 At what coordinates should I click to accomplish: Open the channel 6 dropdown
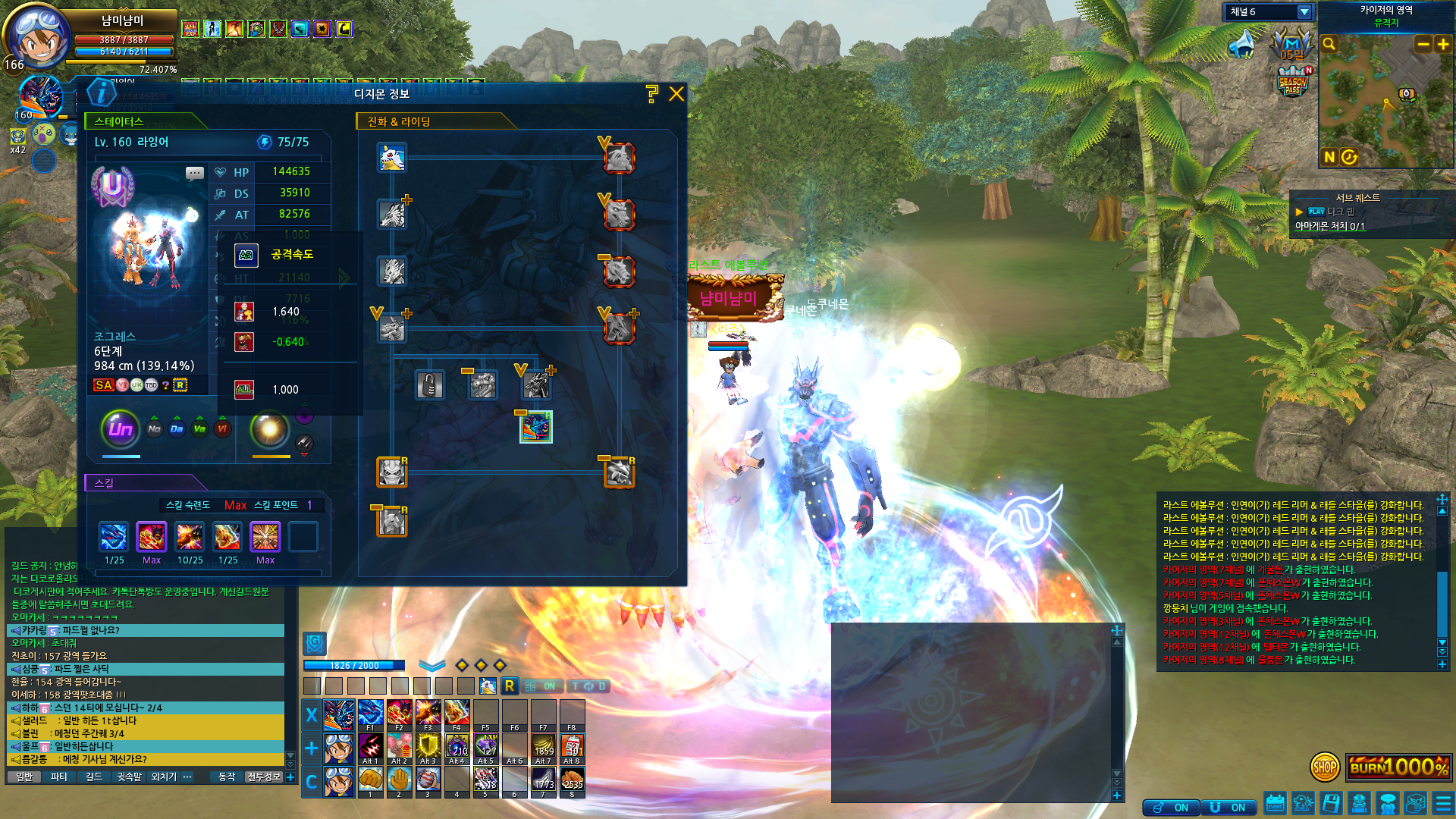click(x=1304, y=12)
